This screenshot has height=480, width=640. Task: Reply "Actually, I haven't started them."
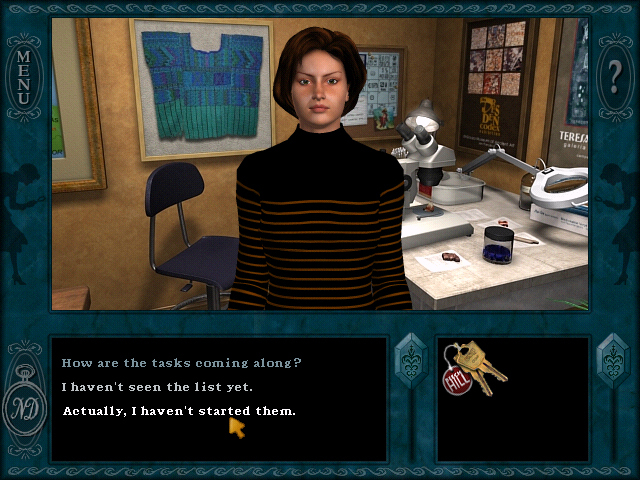(x=179, y=411)
